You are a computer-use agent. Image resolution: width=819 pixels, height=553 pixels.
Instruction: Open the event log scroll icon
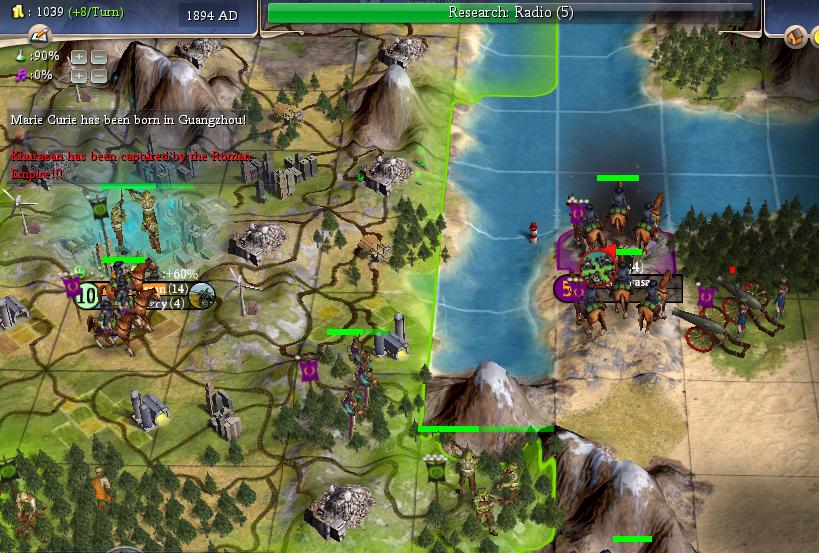tap(40, 36)
